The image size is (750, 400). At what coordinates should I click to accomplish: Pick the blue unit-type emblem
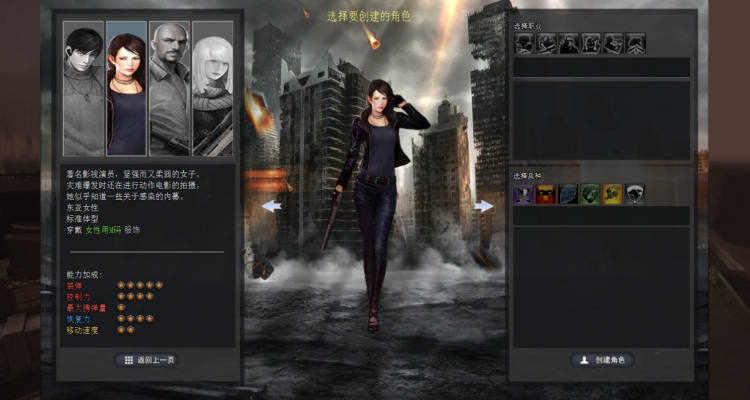tap(568, 194)
